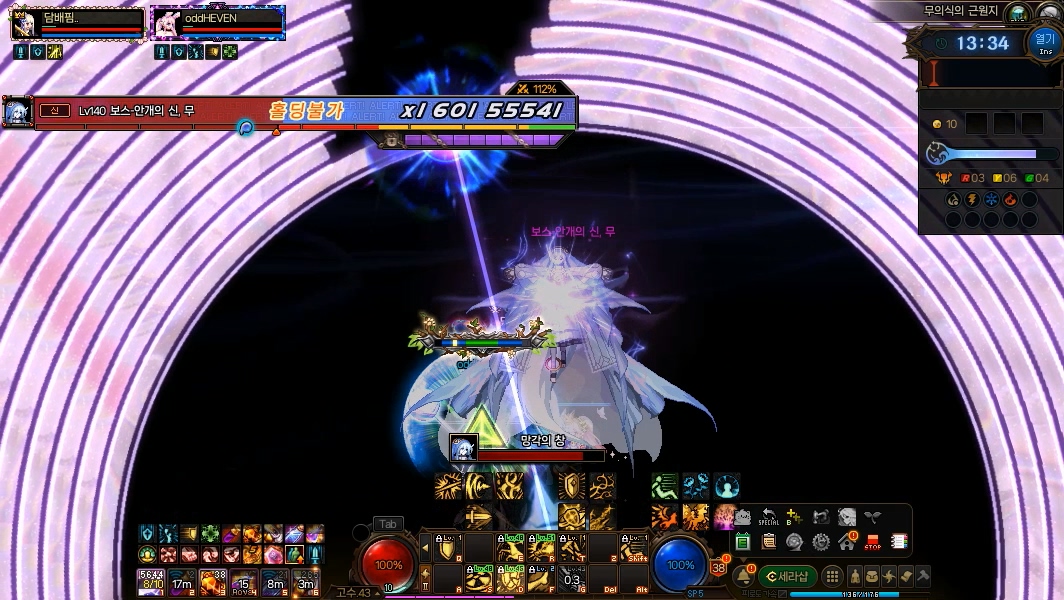Click the house icon with alert
1064x600 pixels.
click(847, 542)
